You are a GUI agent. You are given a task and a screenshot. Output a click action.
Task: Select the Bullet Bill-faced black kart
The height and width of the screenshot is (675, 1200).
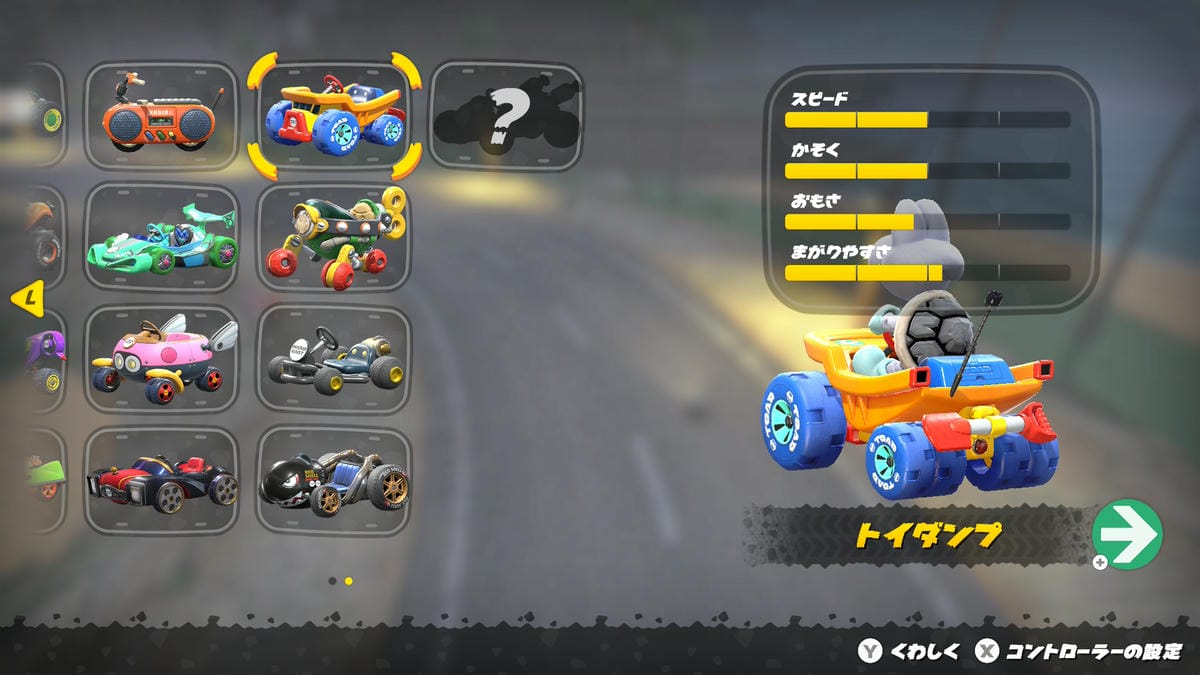334,481
